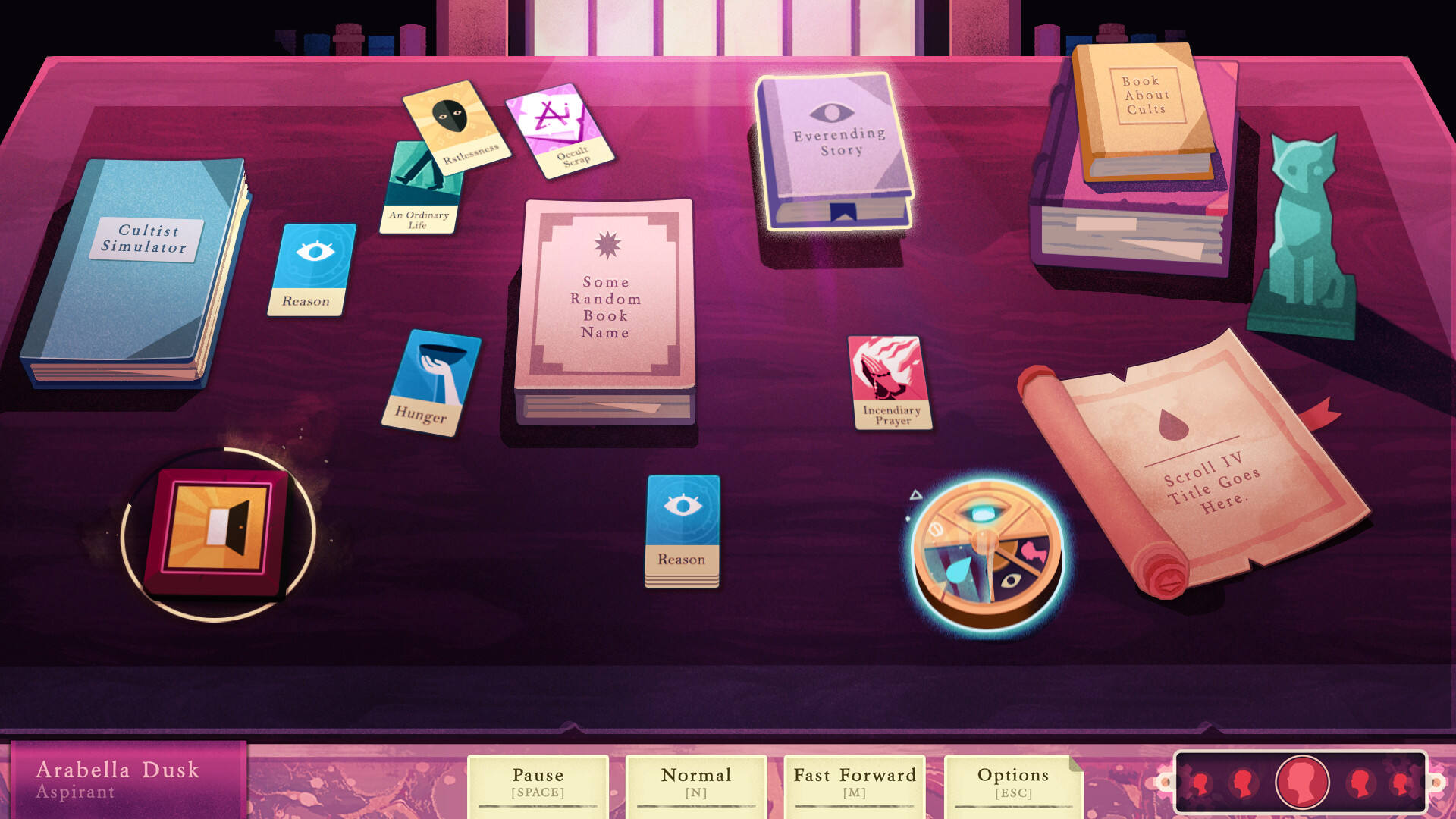Image resolution: width=1456 pixels, height=819 pixels.
Task: Set game speed to Normal
Action: tap(695, 783)
